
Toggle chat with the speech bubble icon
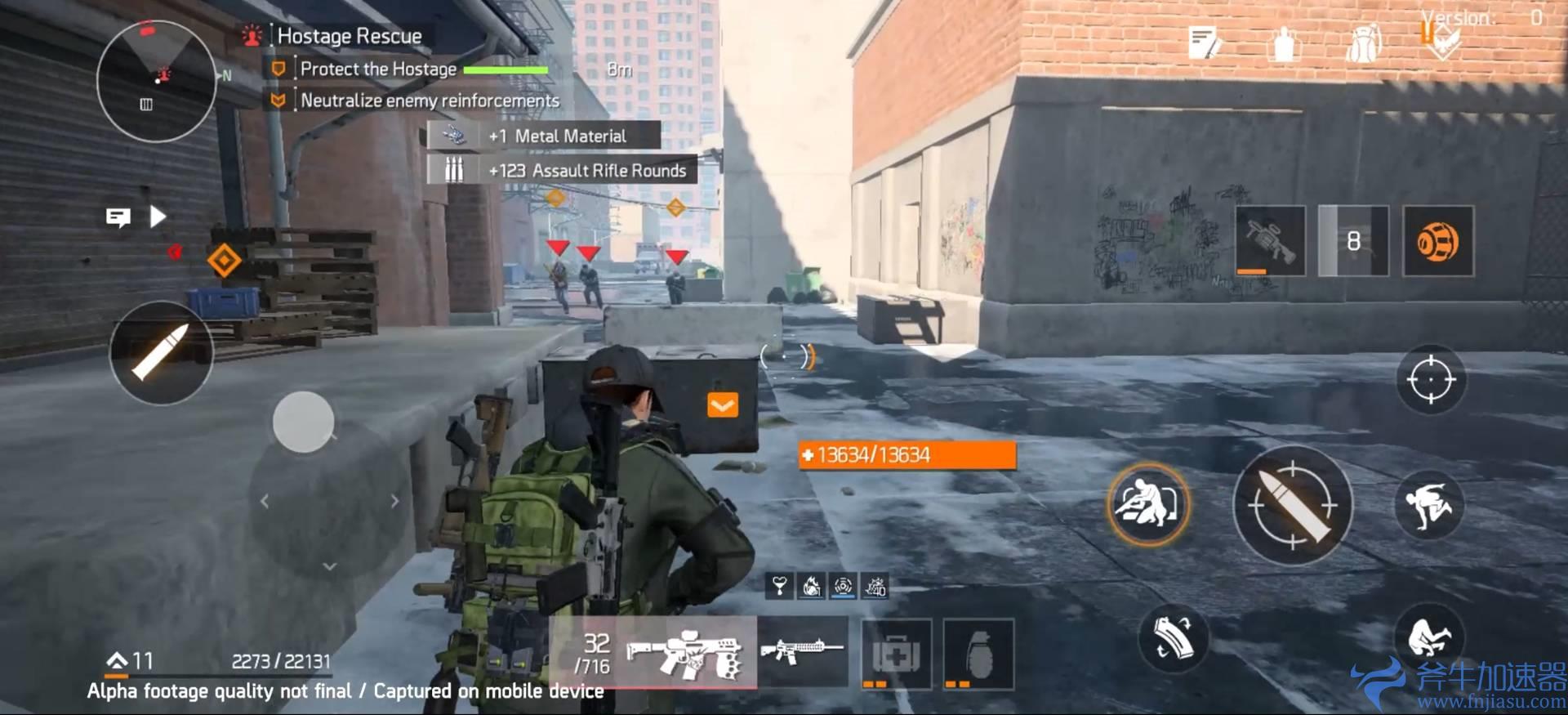point(118,217)
